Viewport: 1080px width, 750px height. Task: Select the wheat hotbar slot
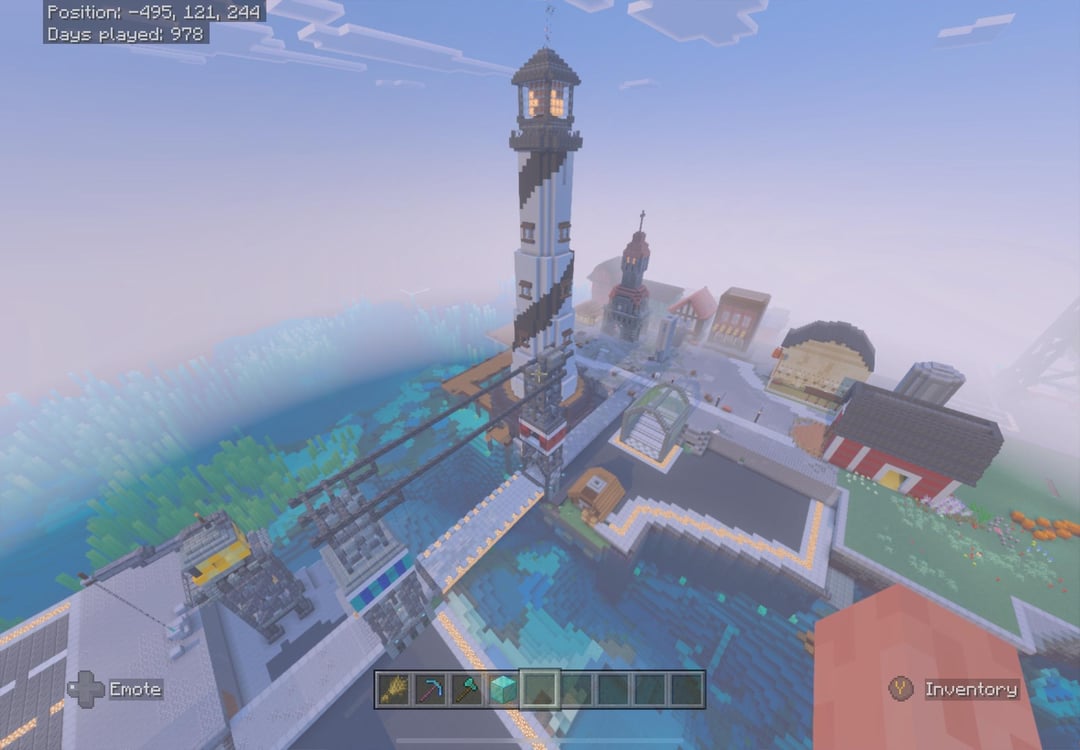pos(394,689)
